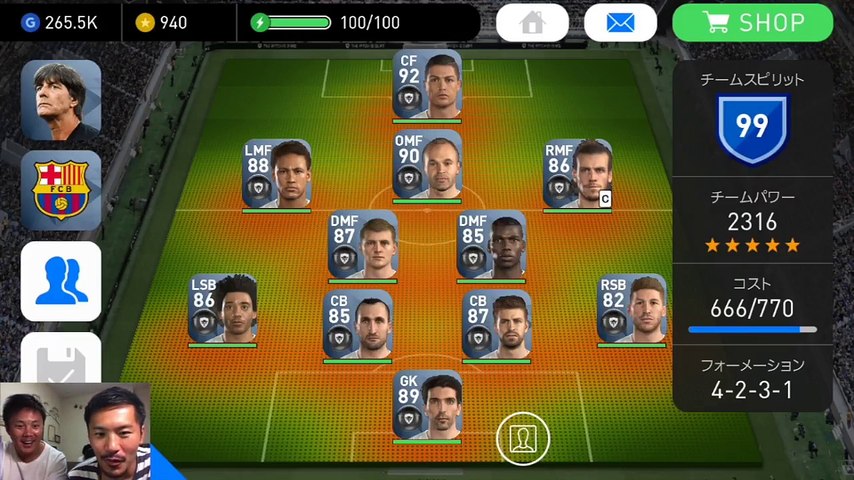Select the DMF player rated 87

363,244
